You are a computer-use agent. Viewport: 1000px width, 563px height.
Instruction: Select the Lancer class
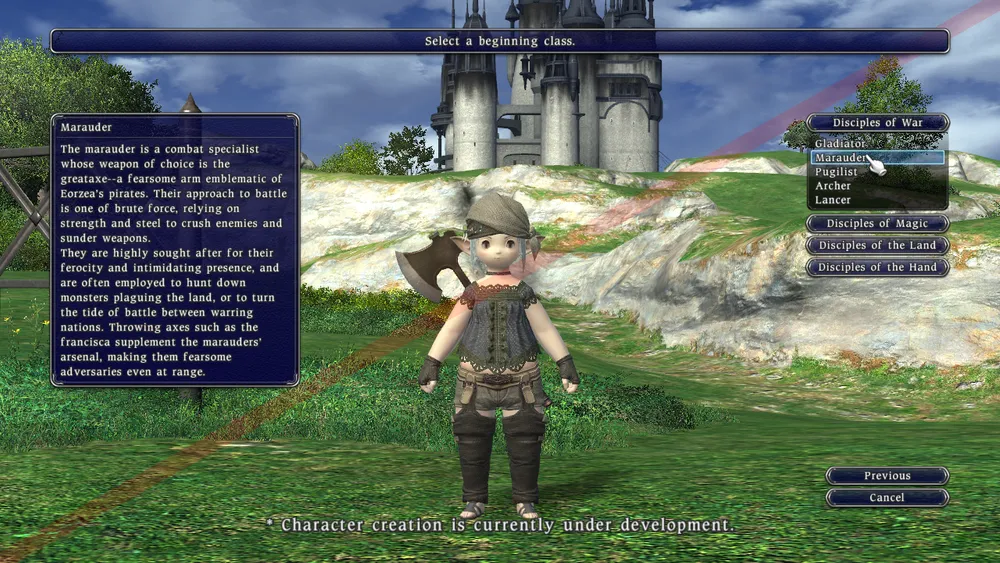pos(833,200)
